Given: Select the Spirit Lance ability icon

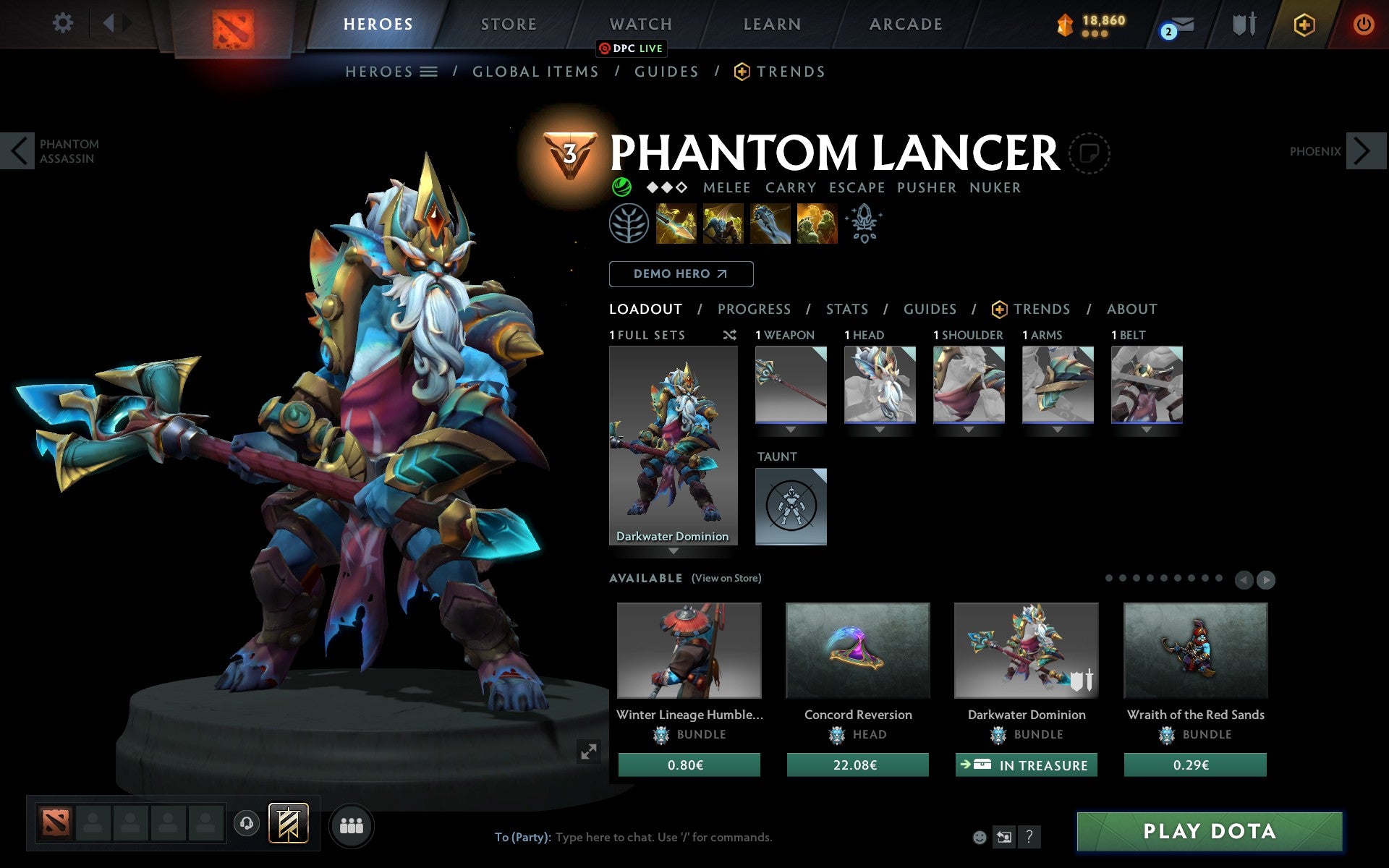Looking at the screenshot, I should (676, 223).
